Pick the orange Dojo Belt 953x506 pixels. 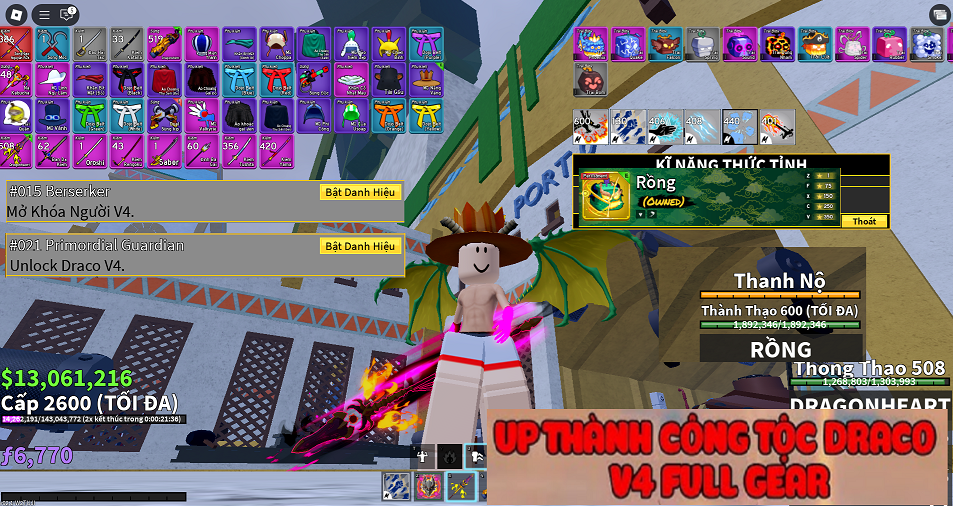[x=389, y=115]
